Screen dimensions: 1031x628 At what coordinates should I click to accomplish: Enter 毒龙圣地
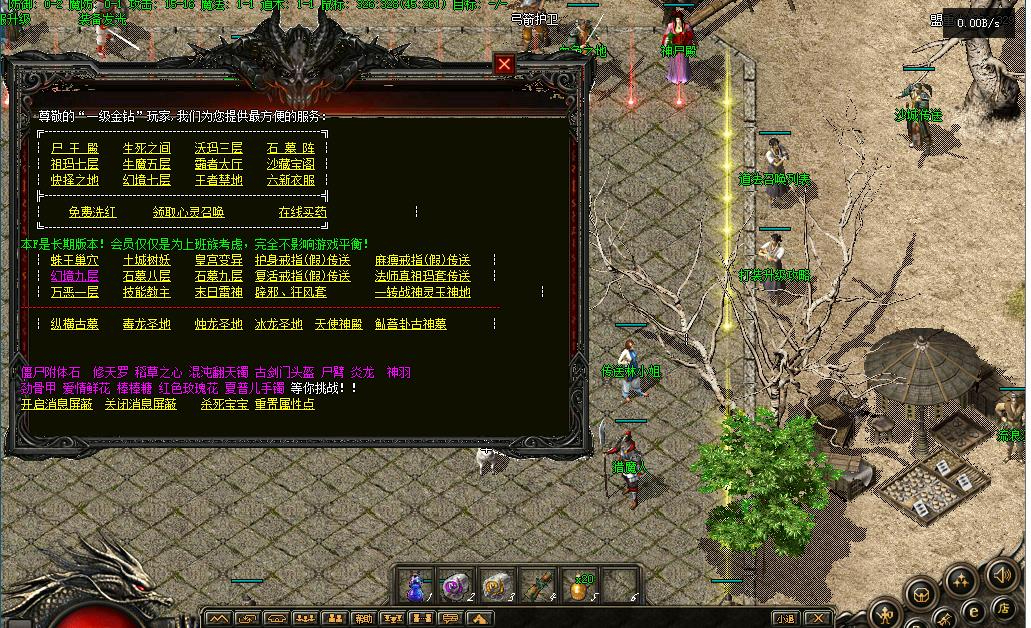click(x=147, y=324)
